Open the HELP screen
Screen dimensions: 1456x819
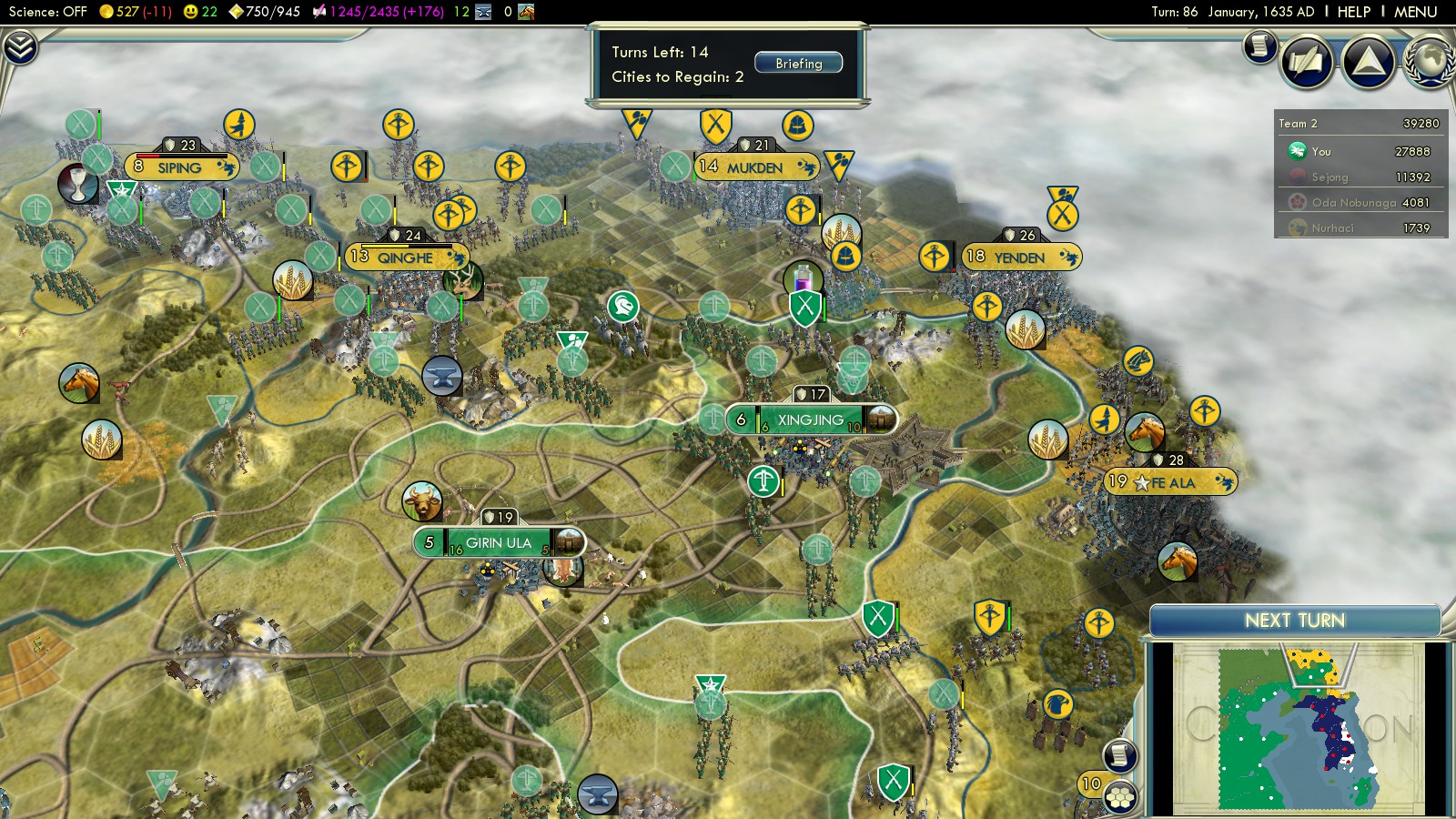pos(1353,12)
